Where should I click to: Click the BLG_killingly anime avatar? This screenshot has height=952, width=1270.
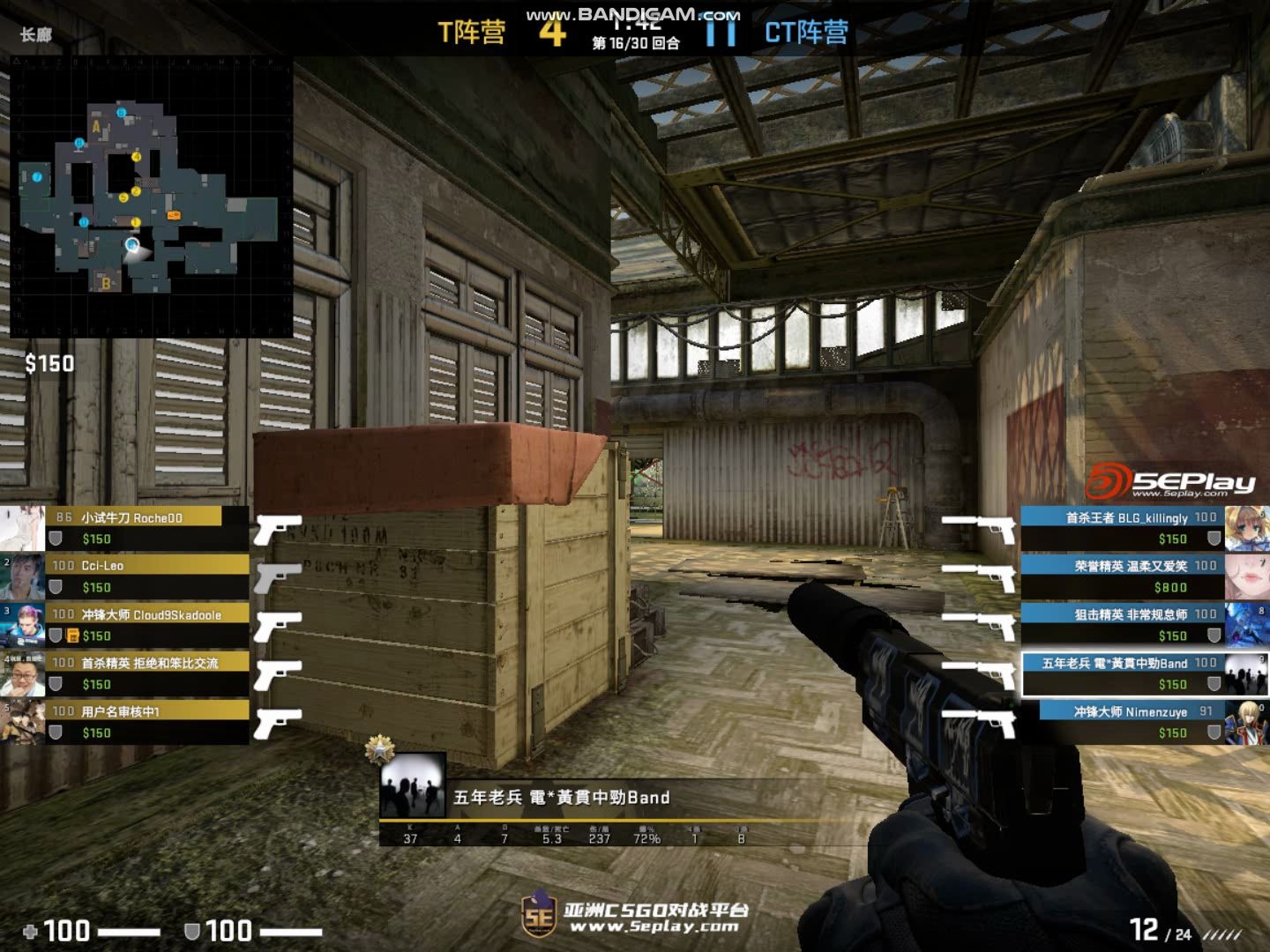pos(1247,527)
